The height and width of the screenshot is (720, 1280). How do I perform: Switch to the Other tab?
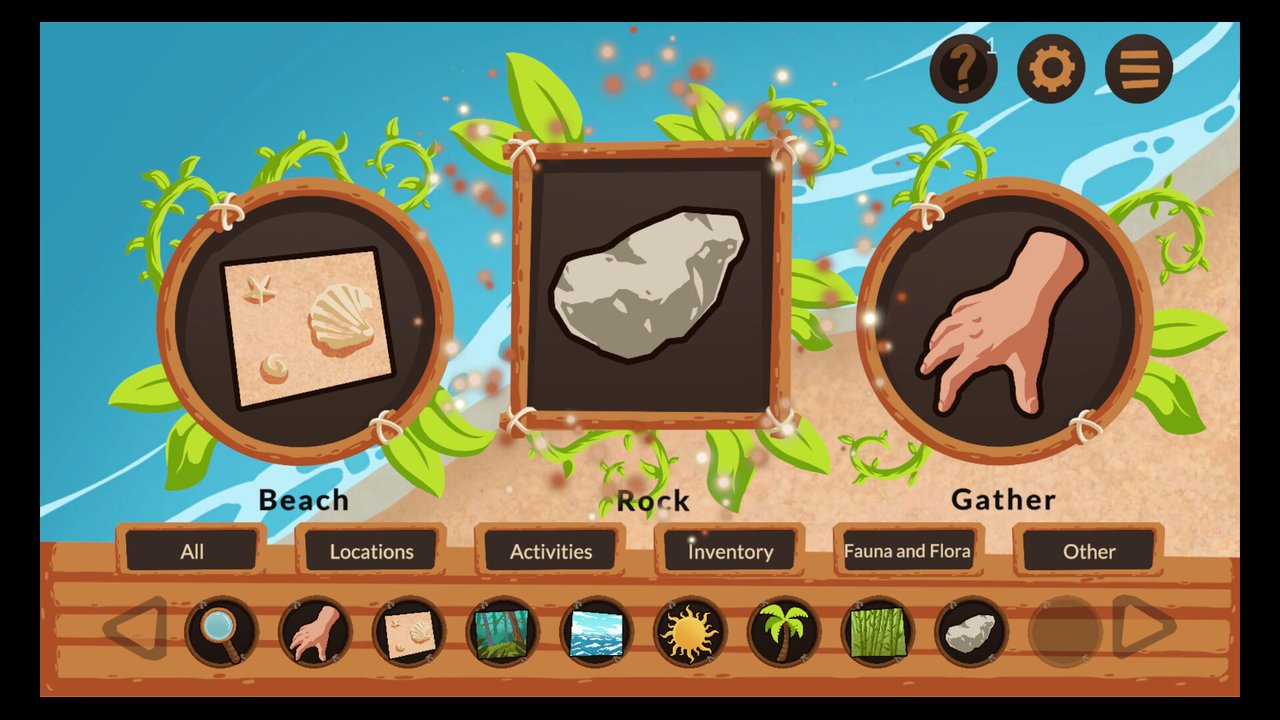tap(1089, 551)
